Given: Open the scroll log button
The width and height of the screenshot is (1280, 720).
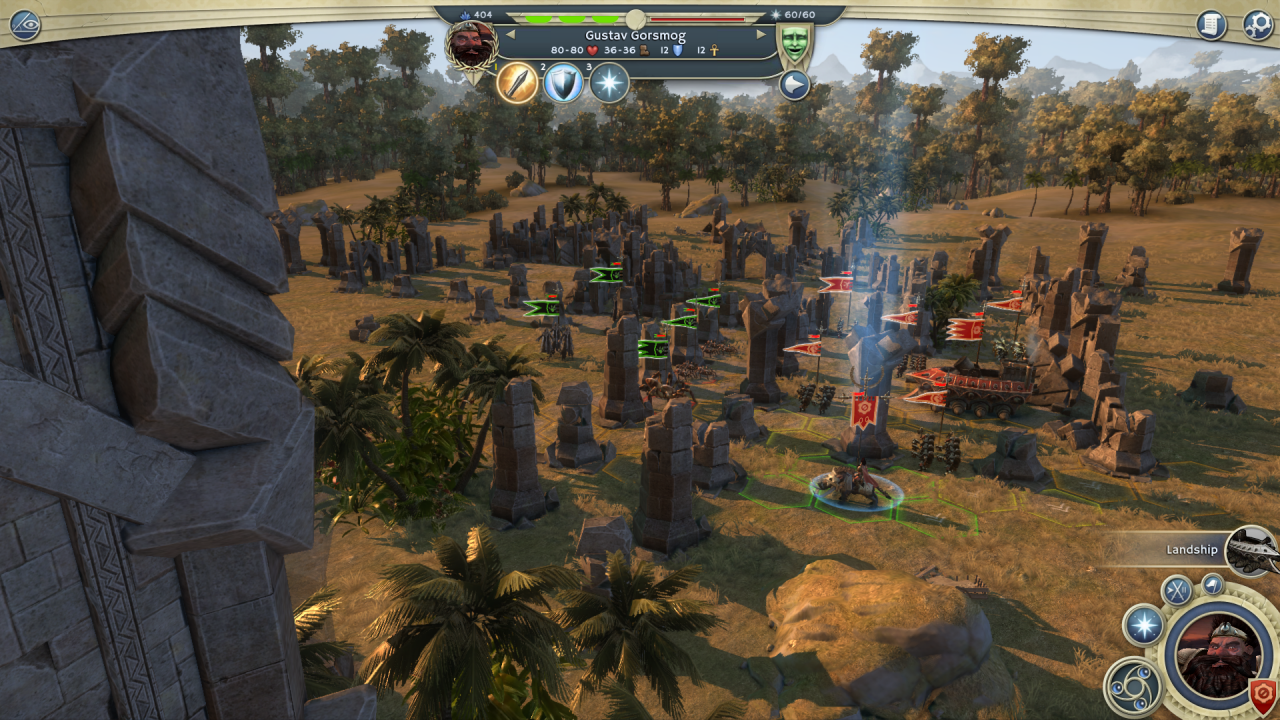Looking at the screenshot, I should [1211, 24].
